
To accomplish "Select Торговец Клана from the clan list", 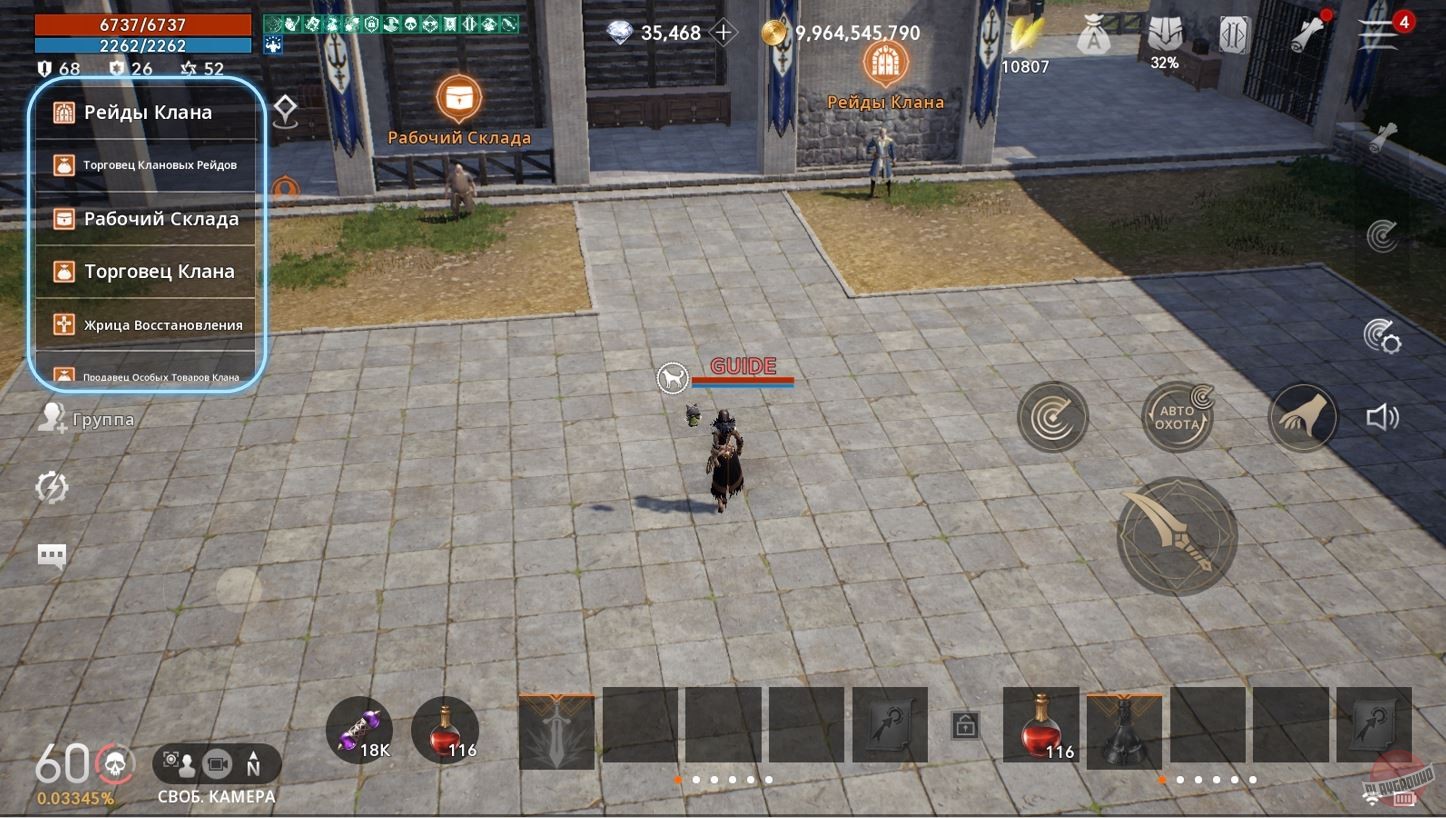I will pos(146,271).
